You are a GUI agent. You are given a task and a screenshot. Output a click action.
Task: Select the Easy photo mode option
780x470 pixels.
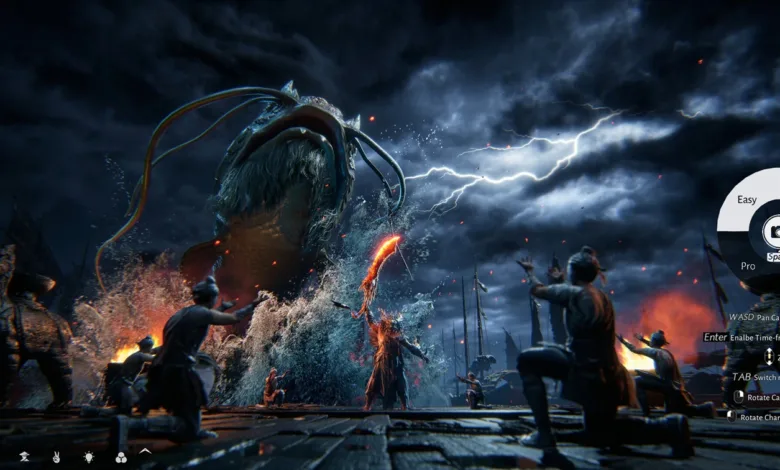pyautogui.click(x=746, y=199)
